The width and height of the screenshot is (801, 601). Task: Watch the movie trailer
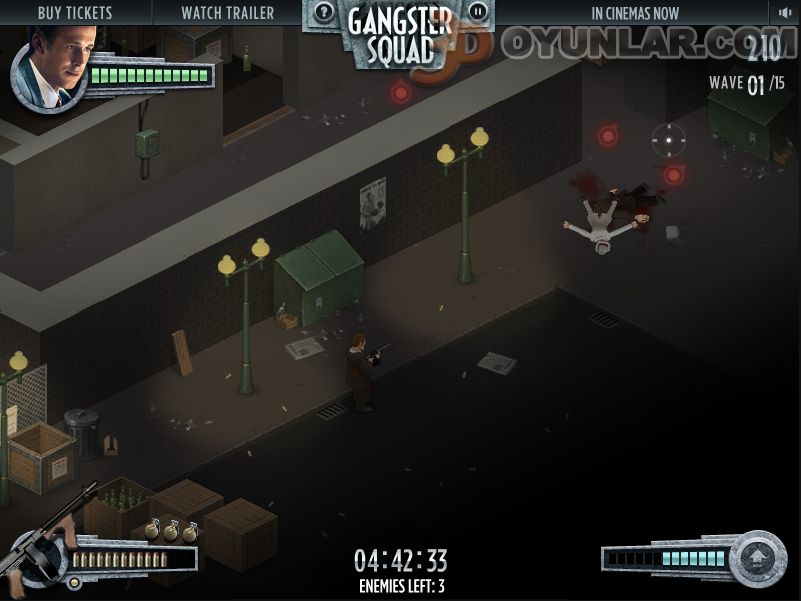227,13
